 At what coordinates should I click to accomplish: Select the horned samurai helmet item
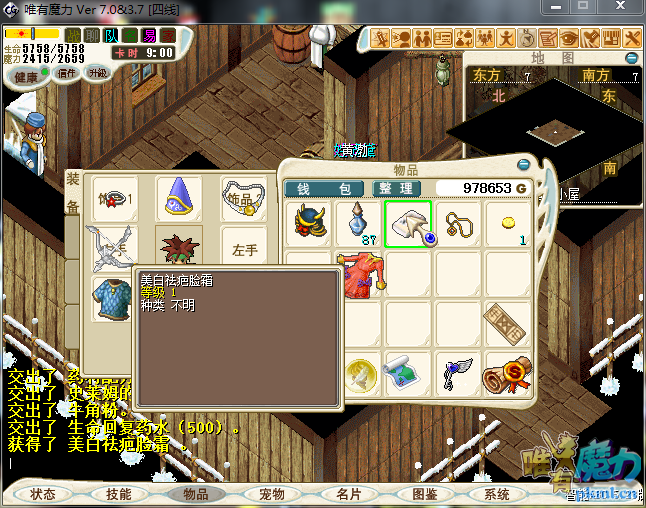311,224
